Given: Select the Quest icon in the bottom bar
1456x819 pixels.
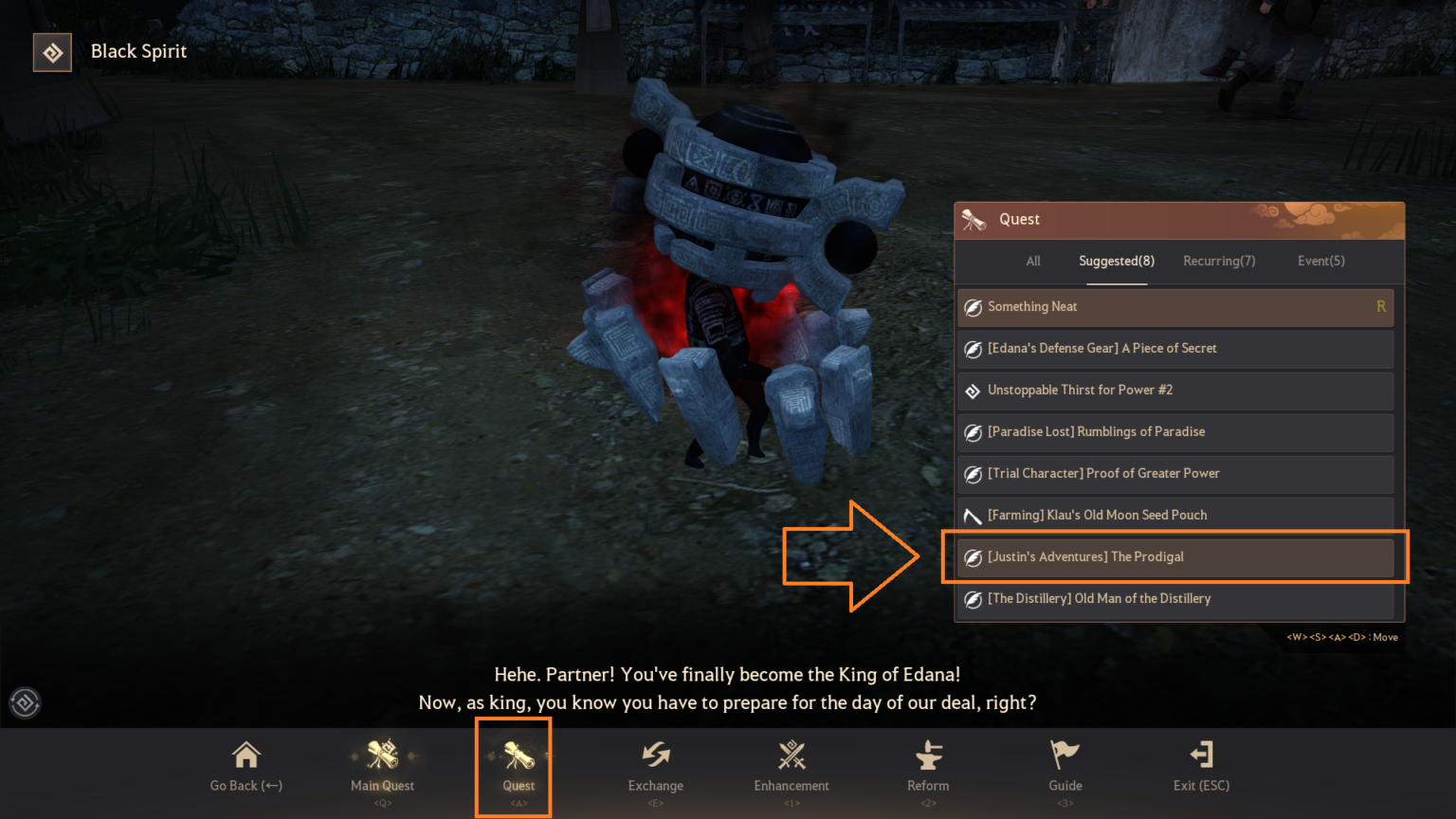Looking at the screenshot, I should pyautogui.click(x=513, y=768).
